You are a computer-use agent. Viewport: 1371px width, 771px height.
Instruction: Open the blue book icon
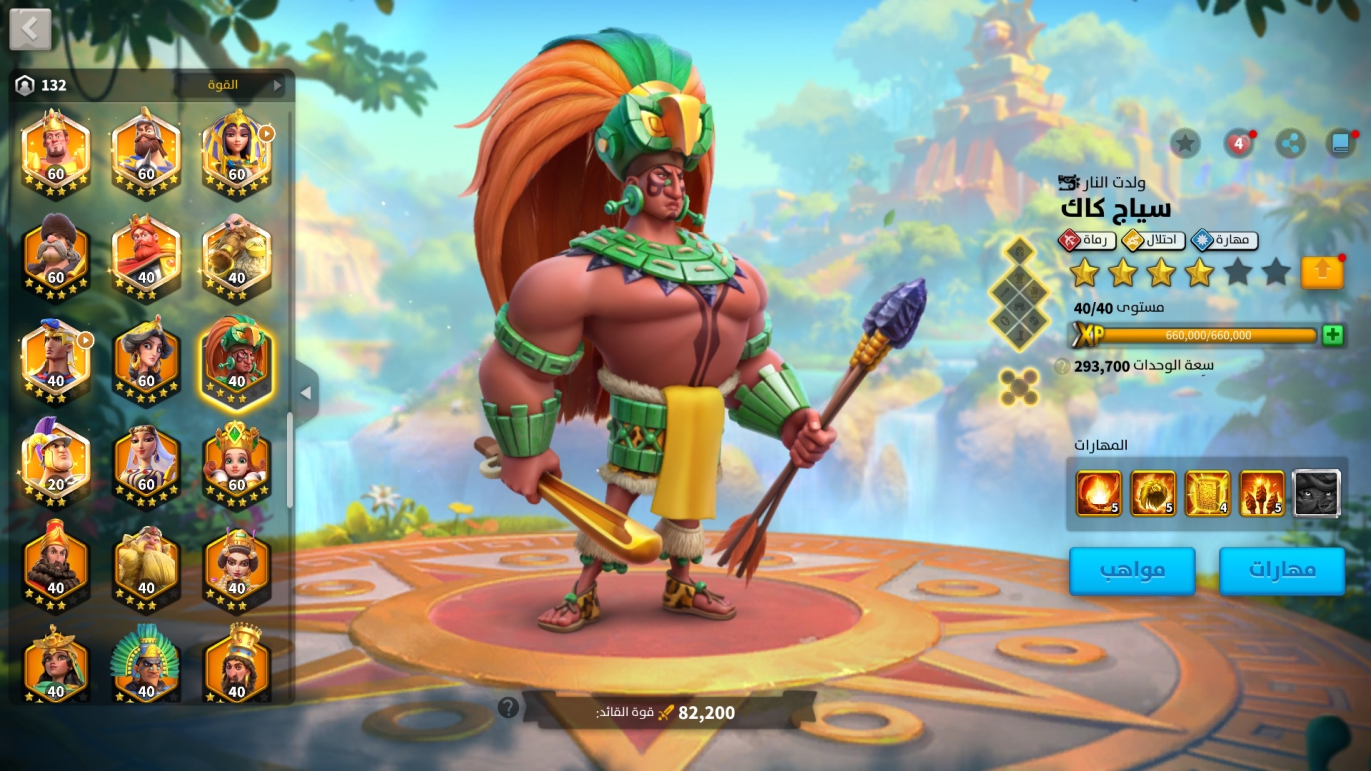[x=1340, y=143]
